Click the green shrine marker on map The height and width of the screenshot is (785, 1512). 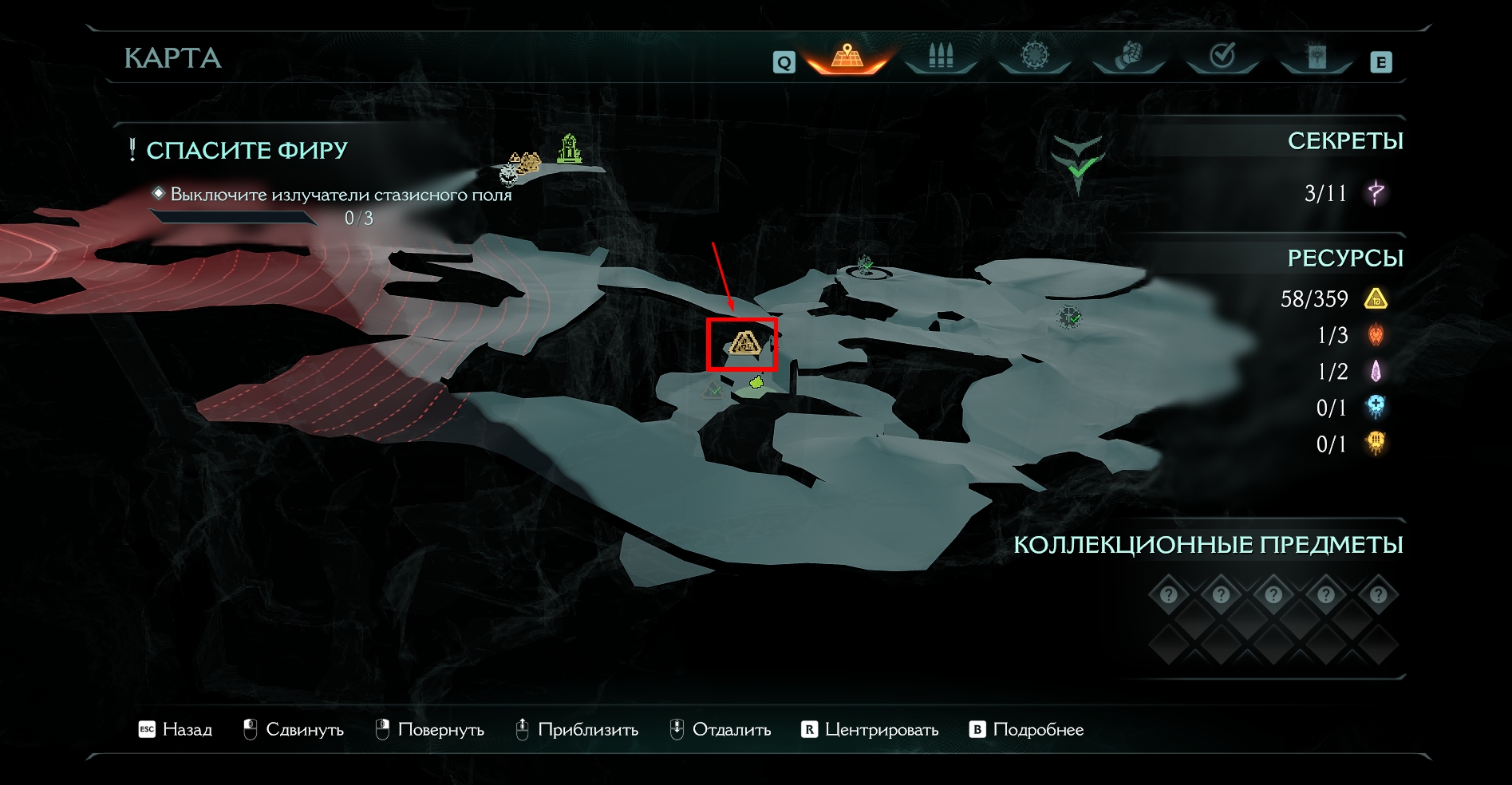pos(569,149)
